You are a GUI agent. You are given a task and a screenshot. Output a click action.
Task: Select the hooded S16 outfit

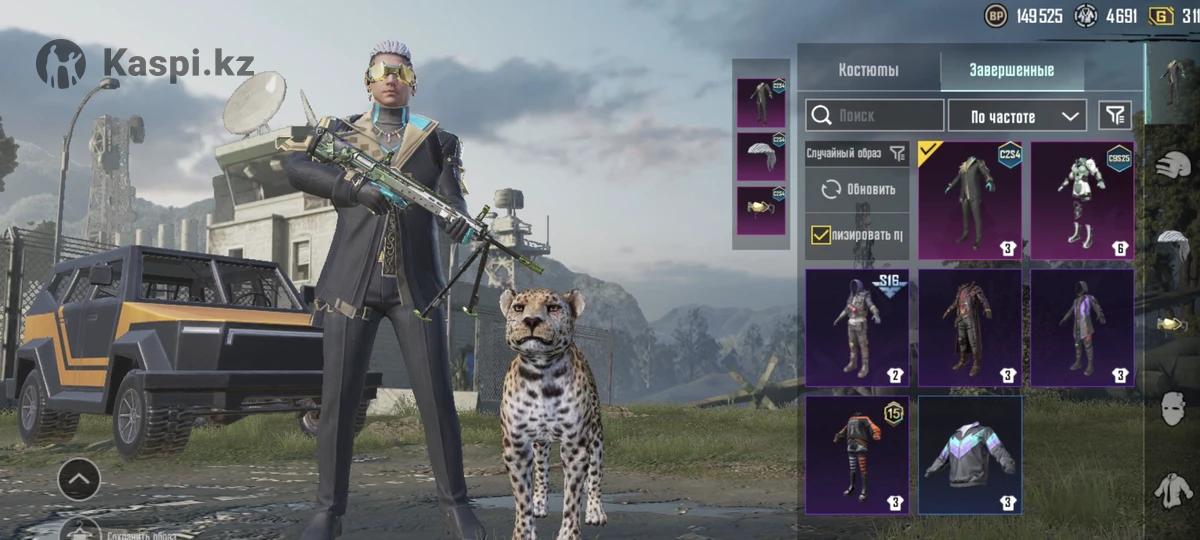(x=857, y=327)
